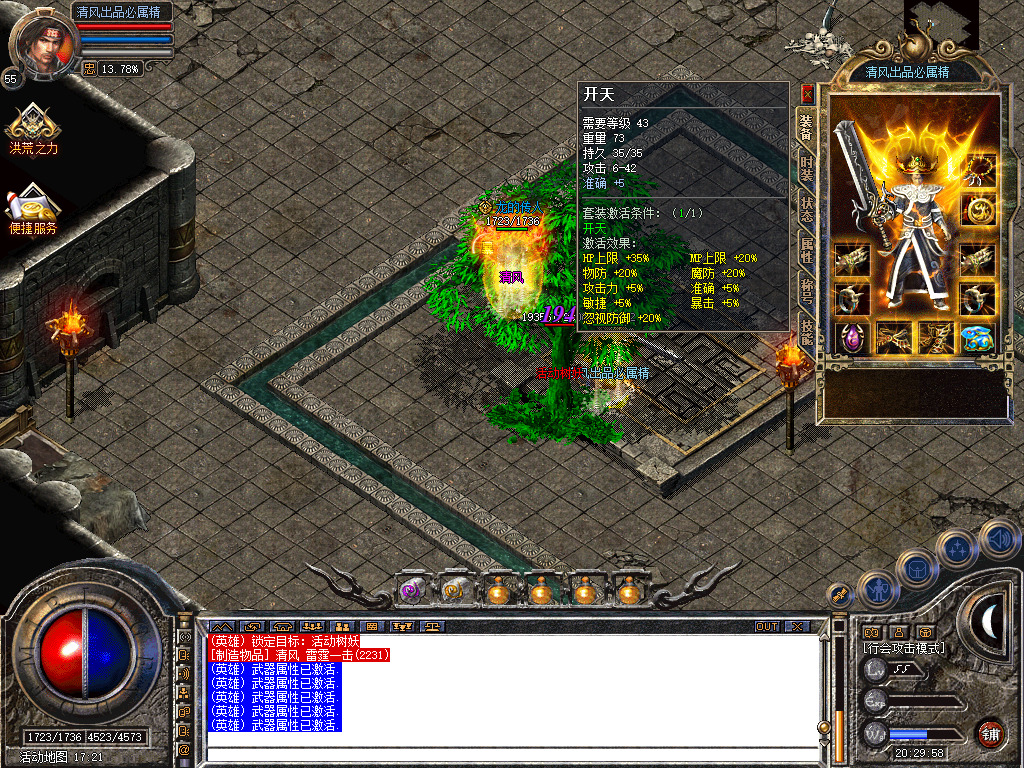Select the 称号 (title) tab
This screenshot has width=1024, height=768.
pyautogui.click(x=806, y=290)
